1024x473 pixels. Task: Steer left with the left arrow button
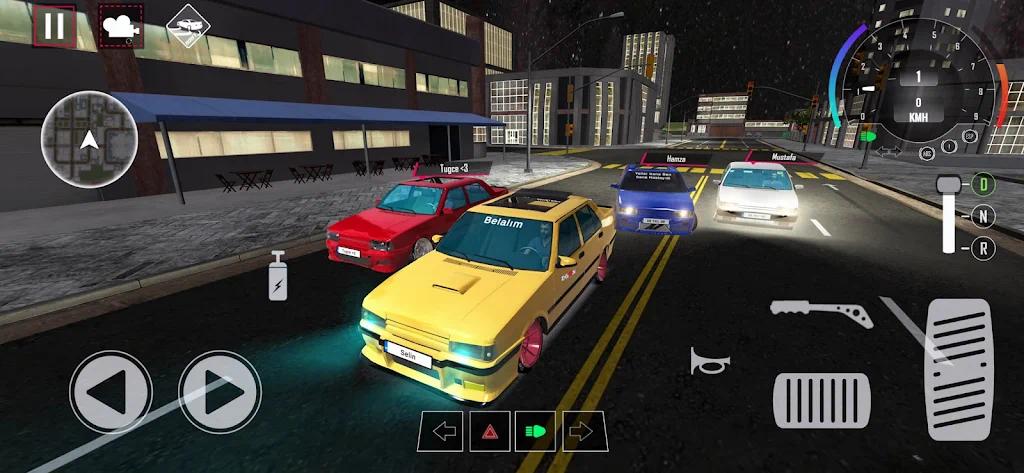110,391
